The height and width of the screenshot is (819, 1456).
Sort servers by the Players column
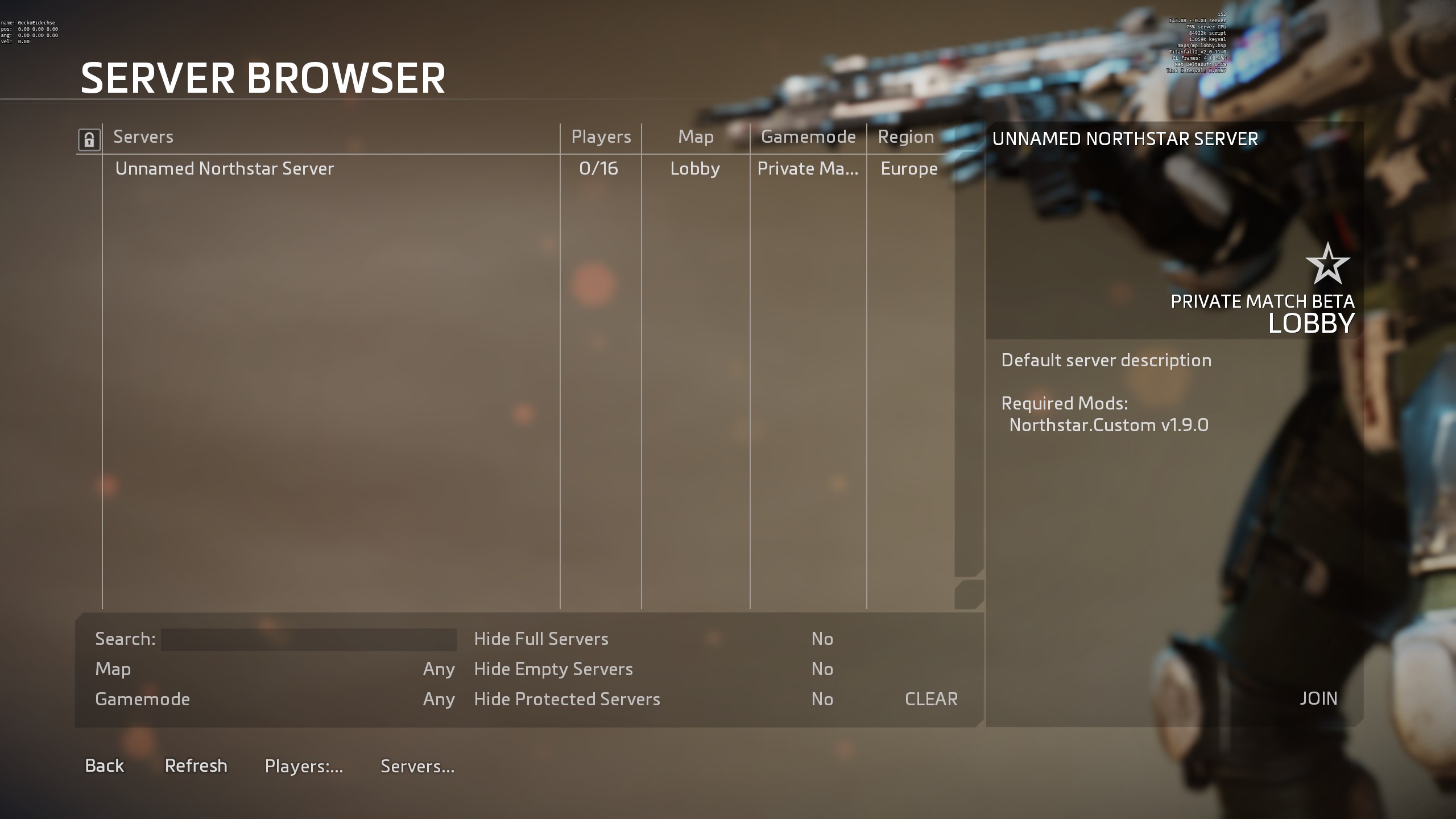(x=600, y=136)
